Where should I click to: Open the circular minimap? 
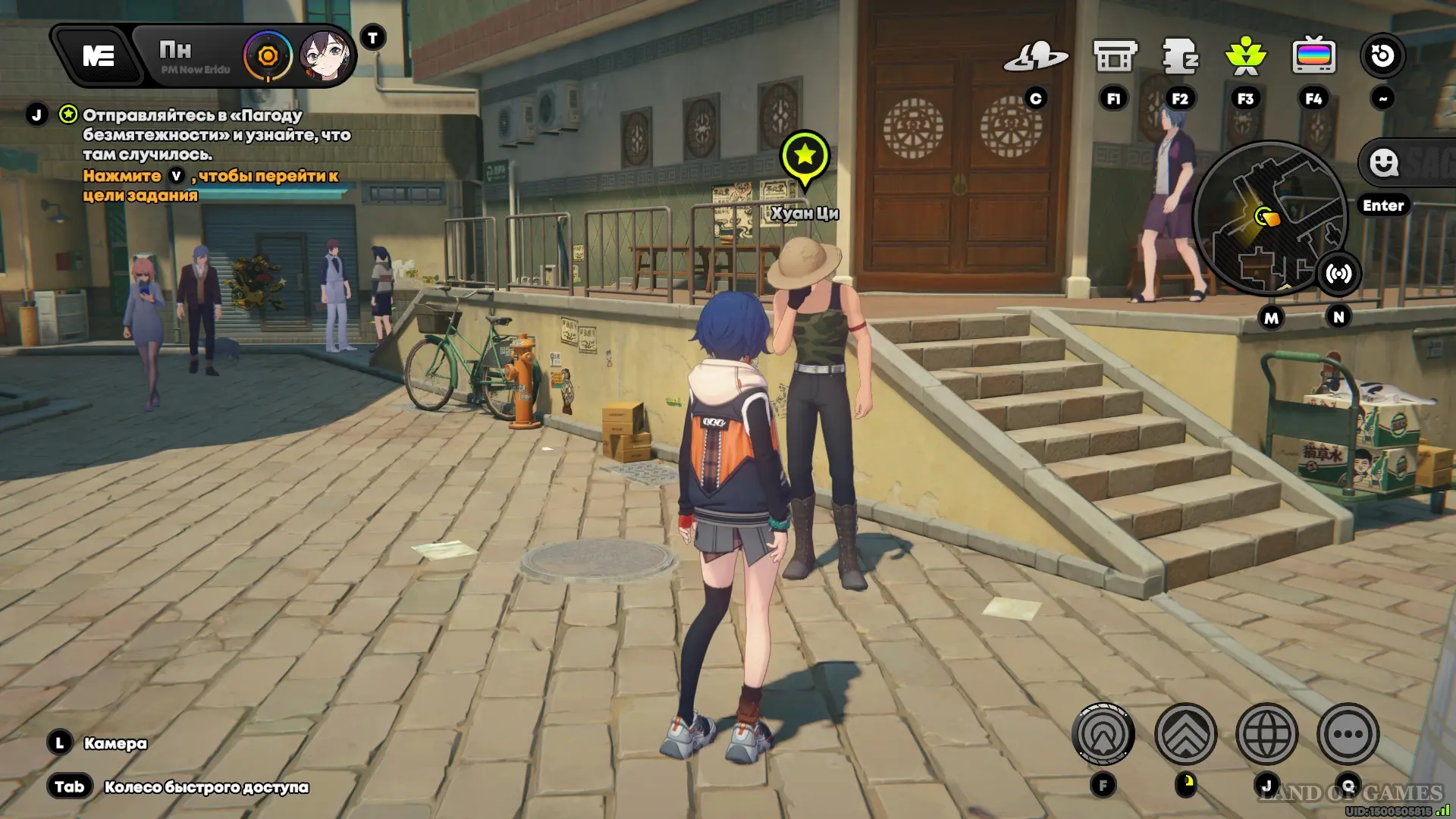(x=1268, y=218)
